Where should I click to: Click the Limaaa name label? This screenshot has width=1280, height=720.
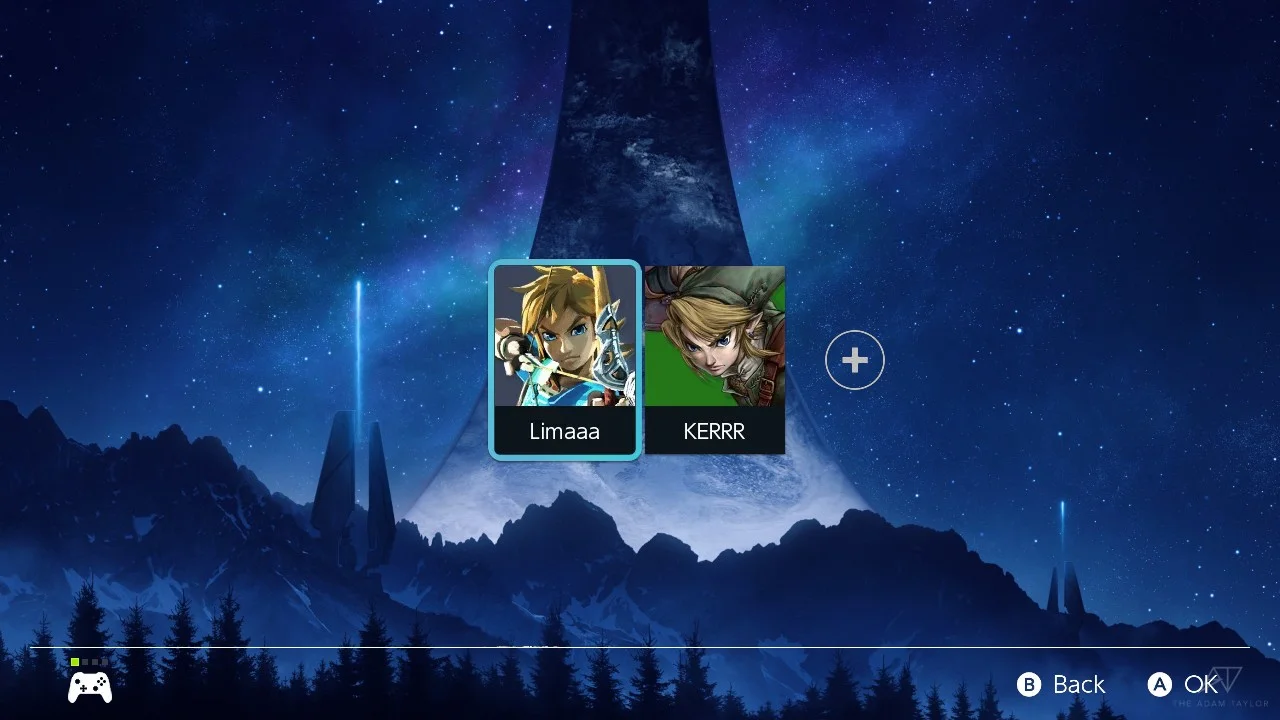point(565,431)
